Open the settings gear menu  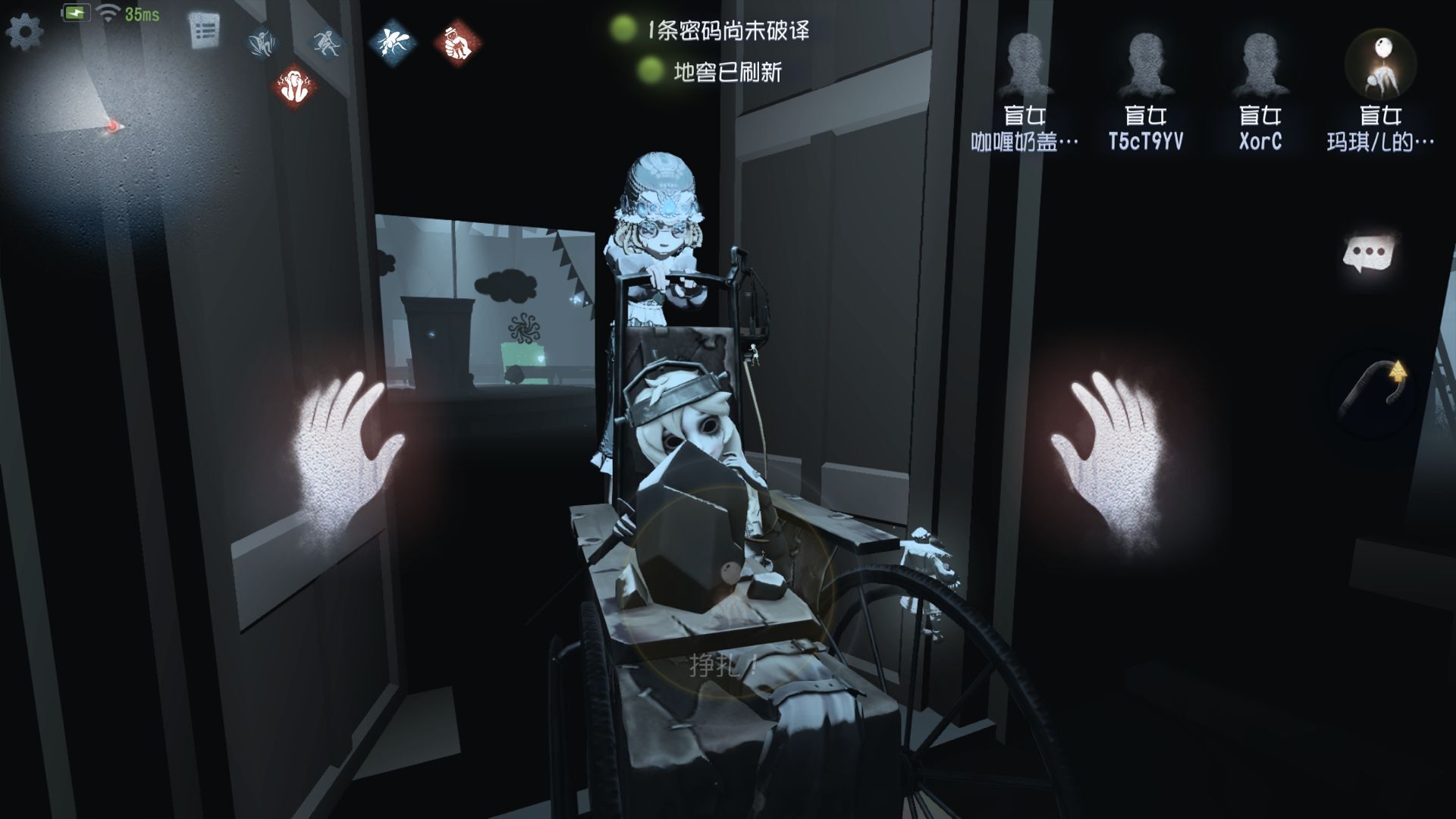(x=24, y=32)
